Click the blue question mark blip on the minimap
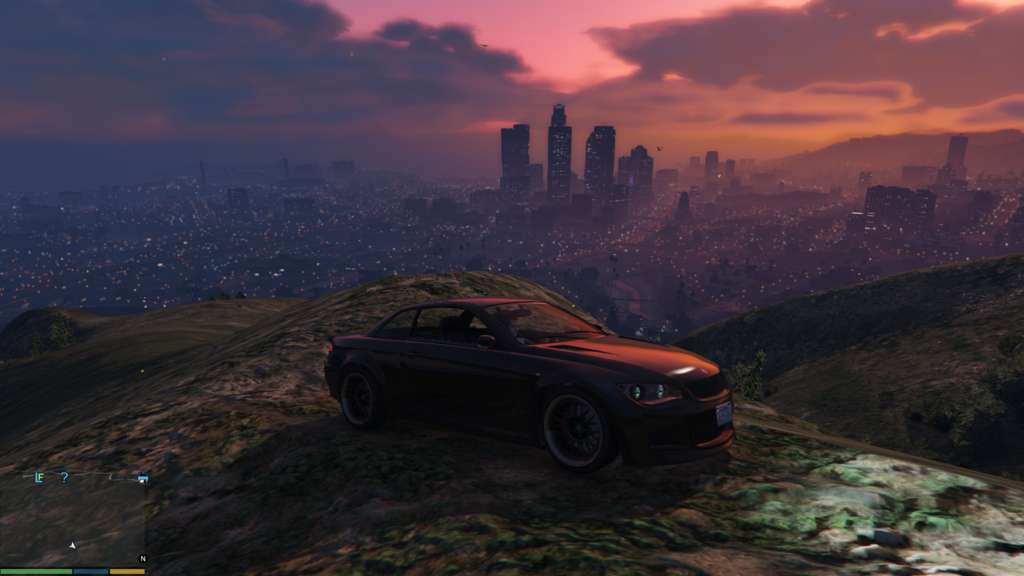The width and height of the screenshot is (1024, 576). (x=65, y=478)
